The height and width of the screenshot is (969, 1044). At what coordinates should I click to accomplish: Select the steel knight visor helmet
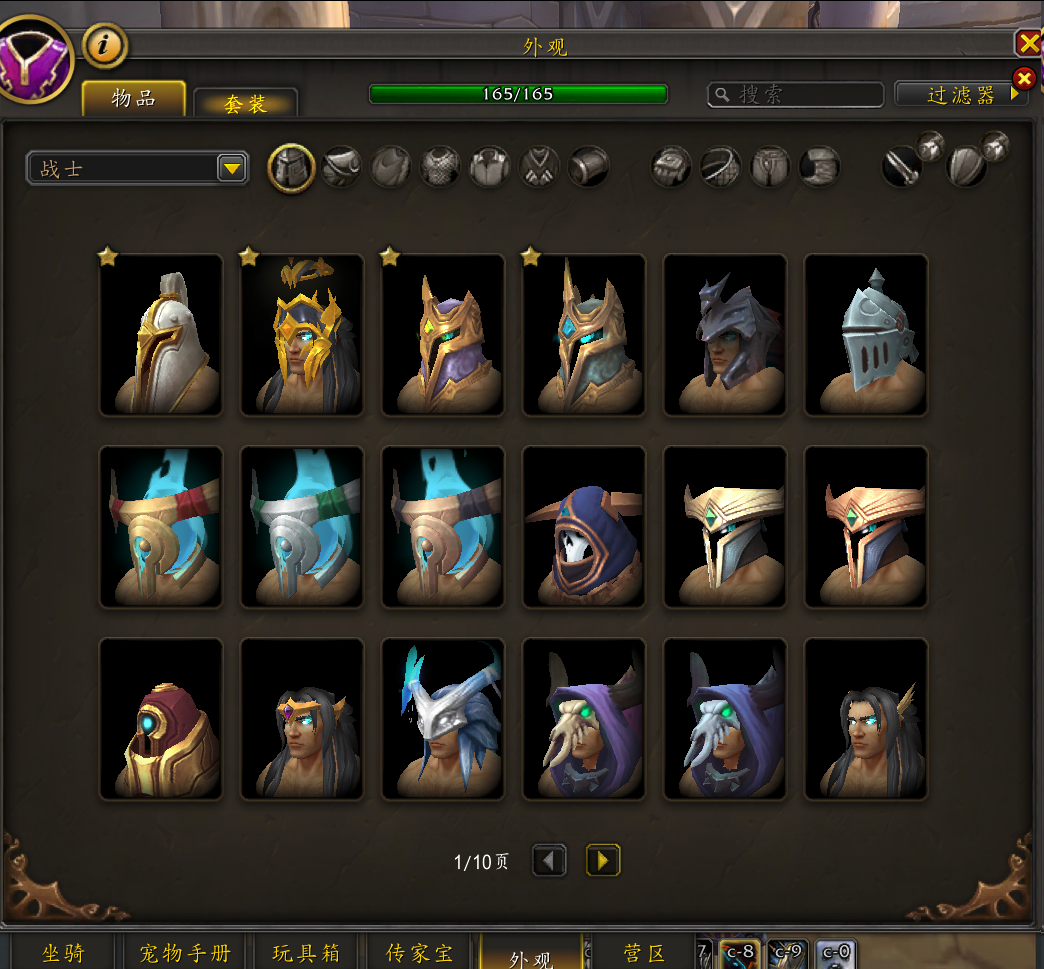[x=866, y=335]
